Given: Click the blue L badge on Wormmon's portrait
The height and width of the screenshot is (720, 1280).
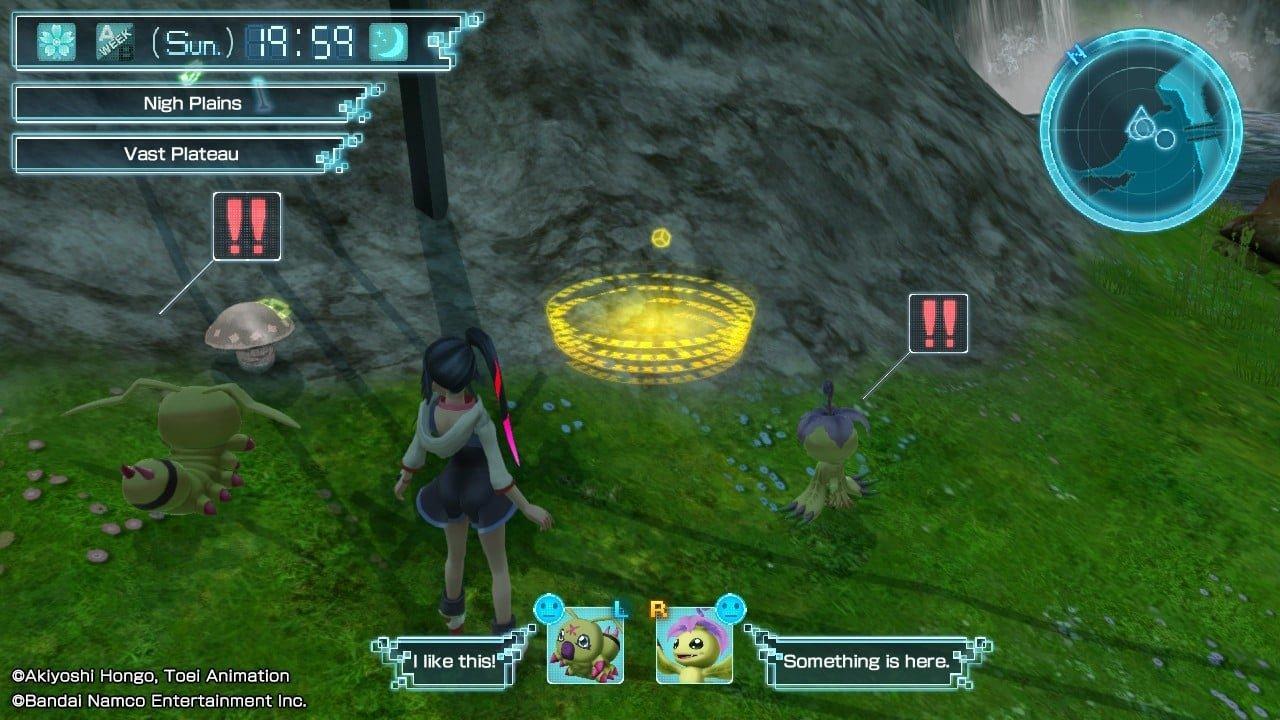Looking at the screenshot, I should (x=619, y=607).
